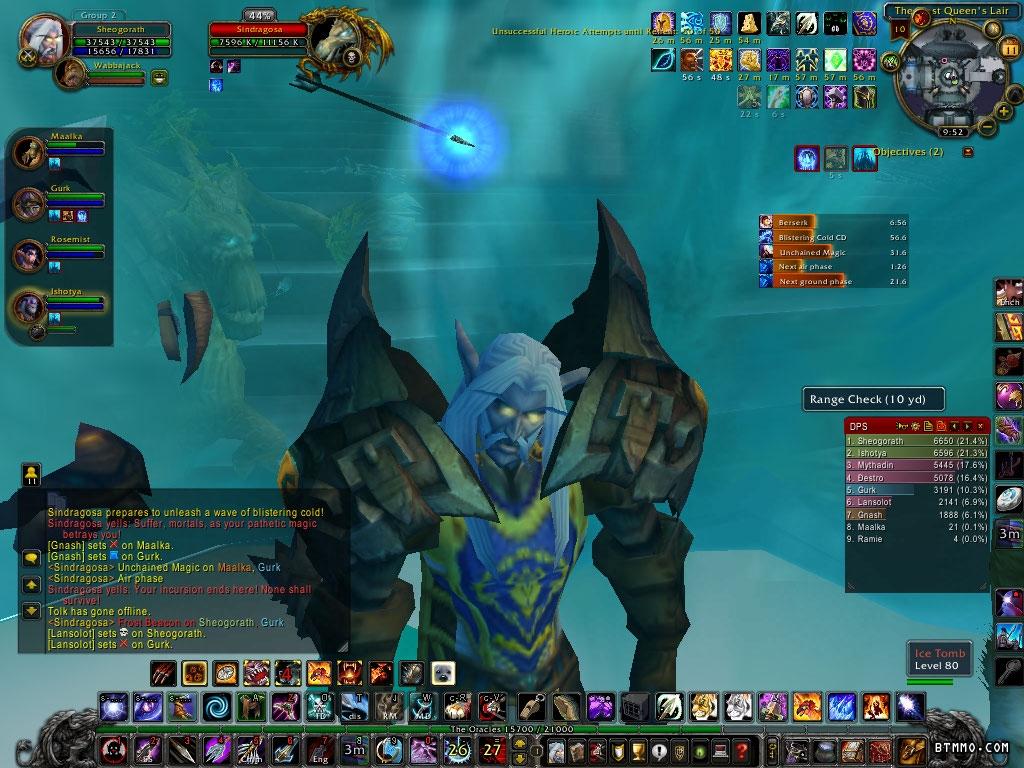This screenshot has width=1024, height=768.
Task: Zoom out the minimap with the minus button
Action: pyautogui.click(x=987, y=126)
